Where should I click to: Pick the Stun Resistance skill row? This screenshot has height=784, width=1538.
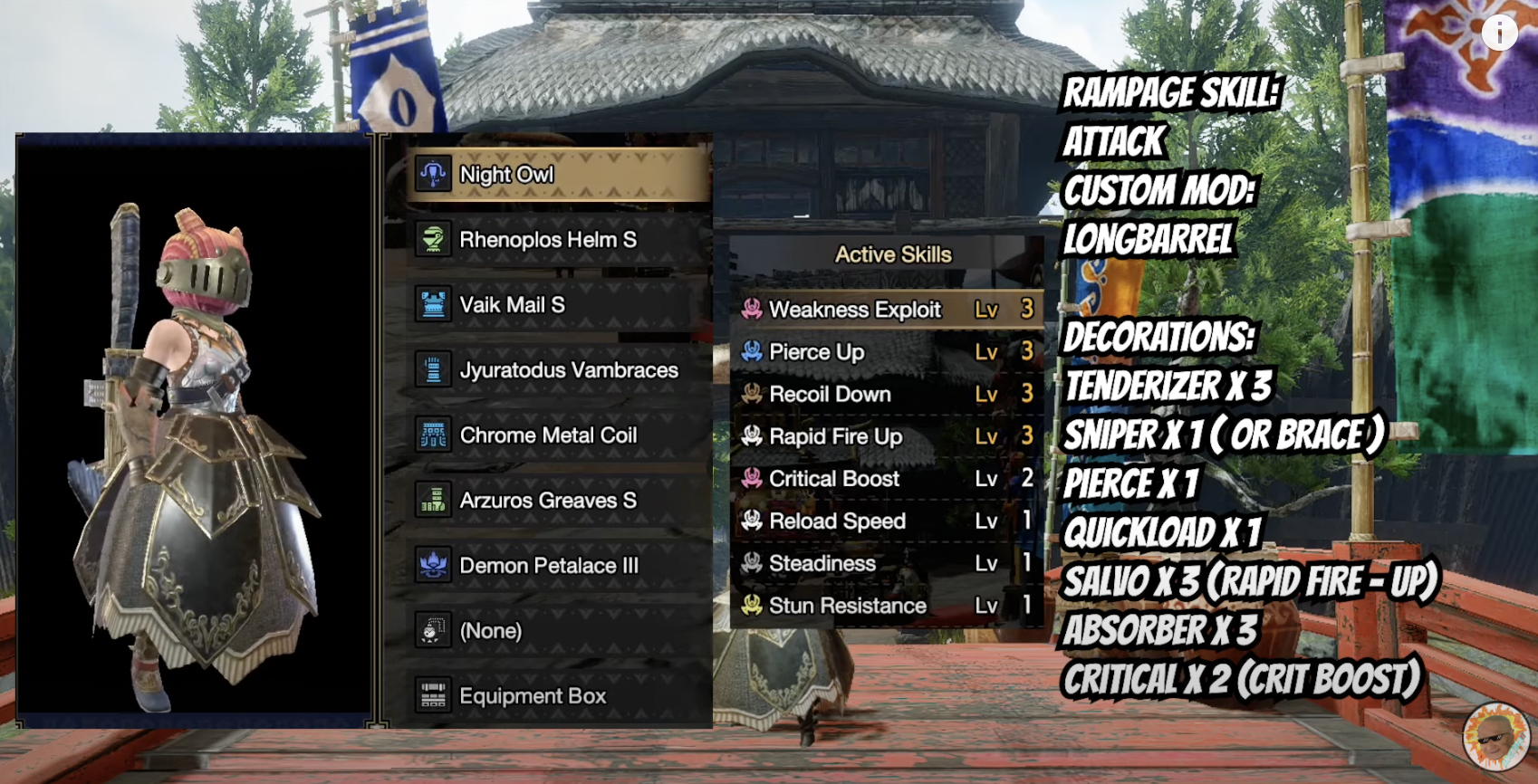pos(888,605)
